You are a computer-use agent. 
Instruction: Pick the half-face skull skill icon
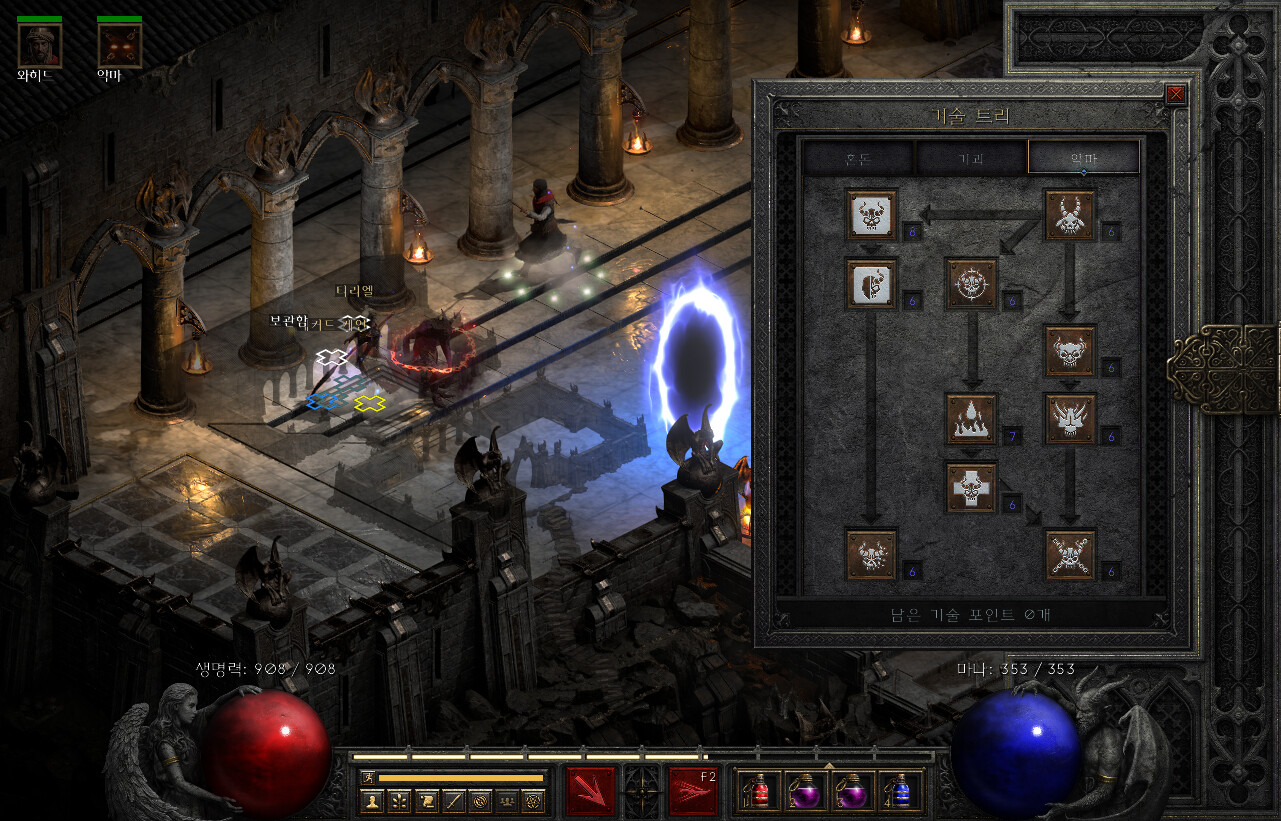(x=872, y=283)
